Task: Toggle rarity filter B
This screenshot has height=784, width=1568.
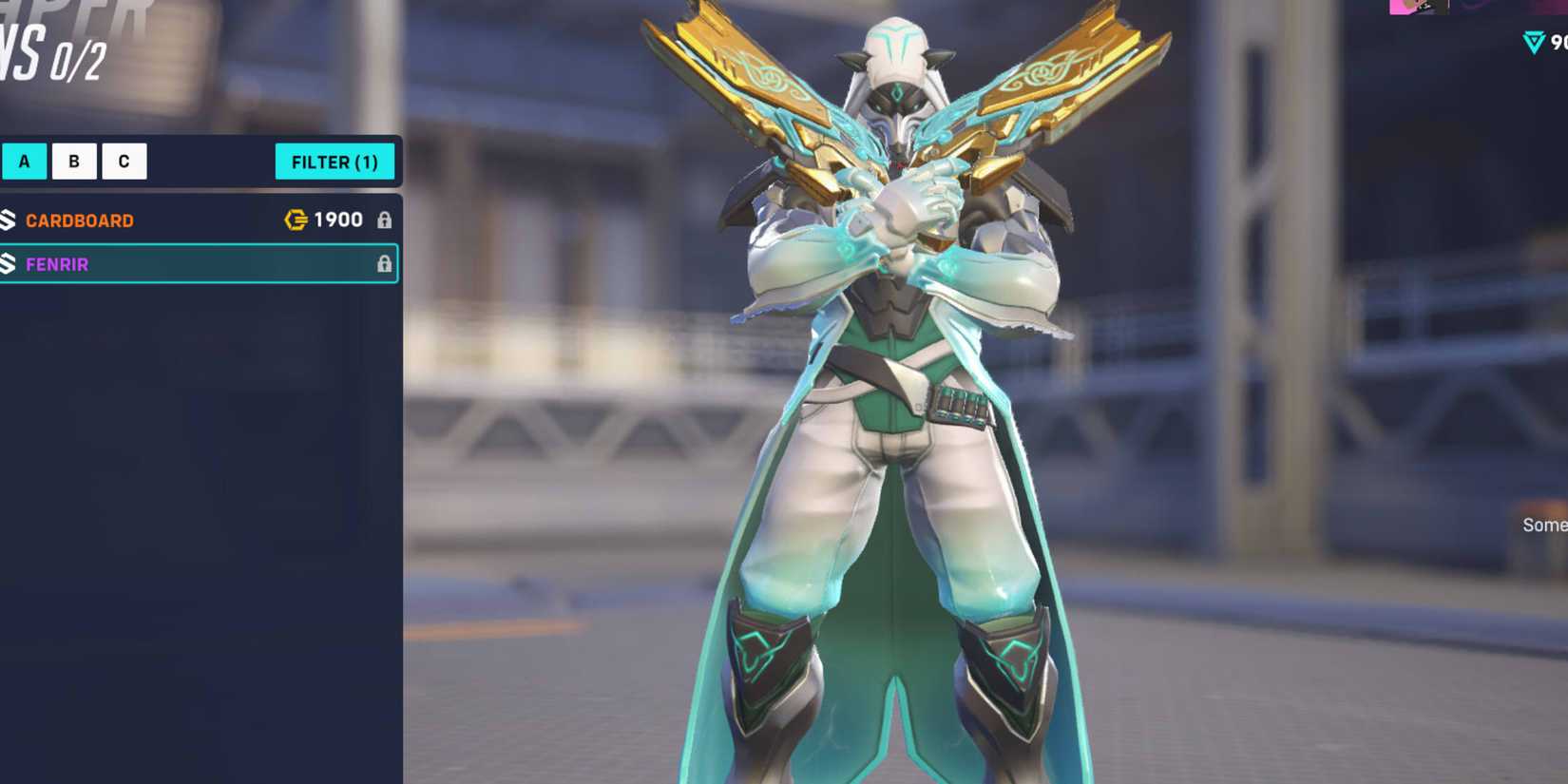Action: 73,161
